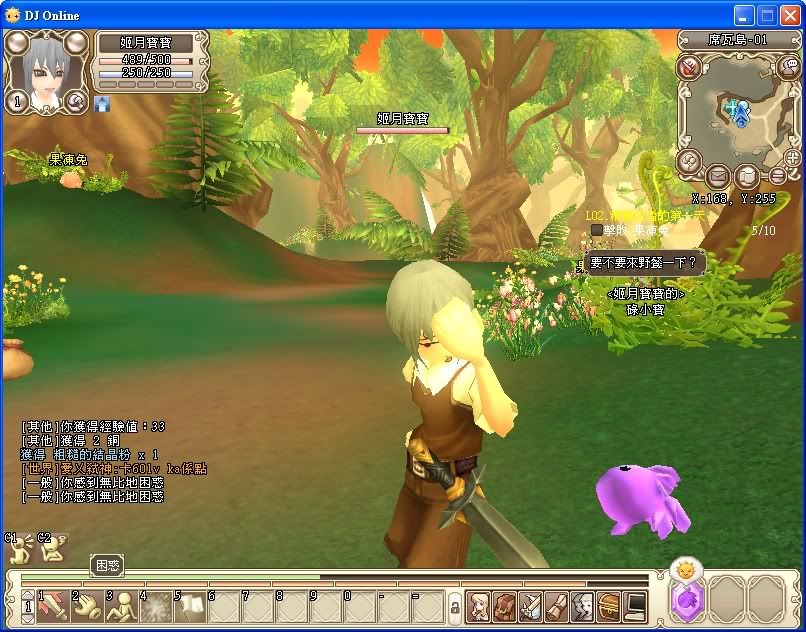Open the minimap of 席瓦島-01
Viewport: 806px width, 632px height.
741,110
